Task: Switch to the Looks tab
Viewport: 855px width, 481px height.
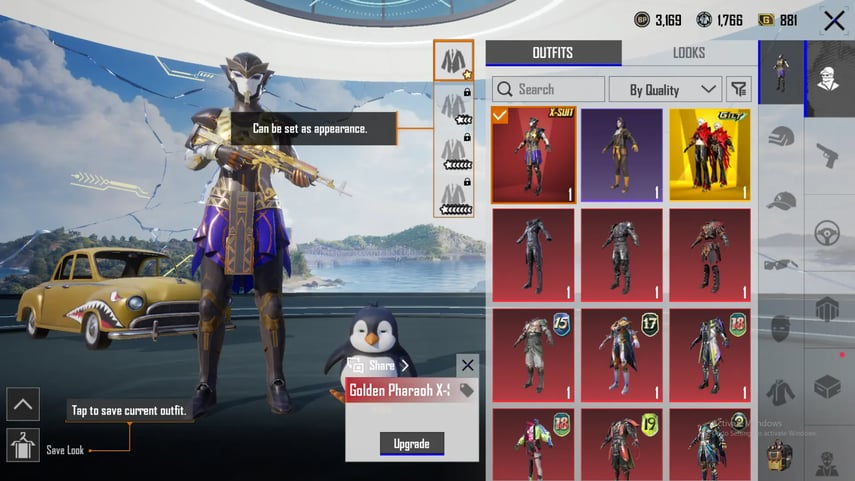Action: pos(688,53)
